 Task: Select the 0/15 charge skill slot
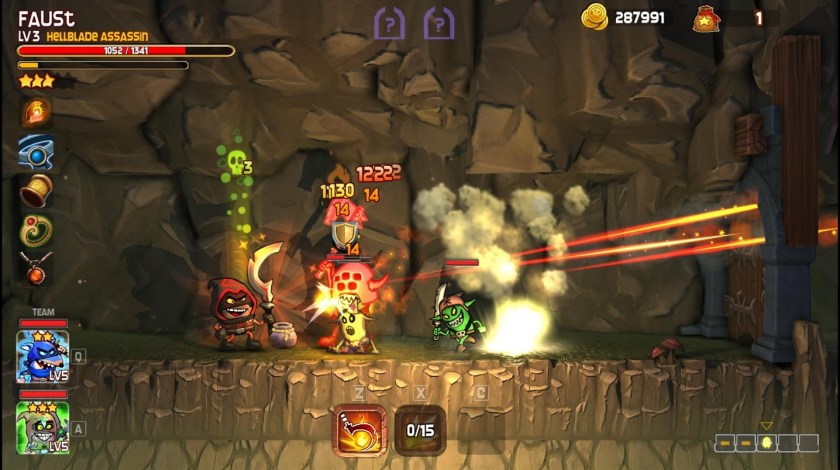click(x=420, y=430)
